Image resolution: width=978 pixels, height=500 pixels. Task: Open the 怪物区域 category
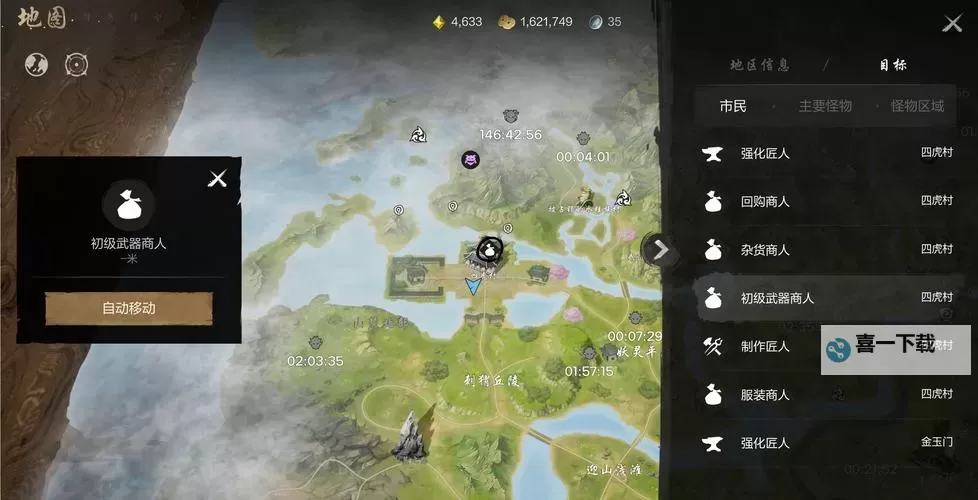pyautogui.click(x=917, y=106)
